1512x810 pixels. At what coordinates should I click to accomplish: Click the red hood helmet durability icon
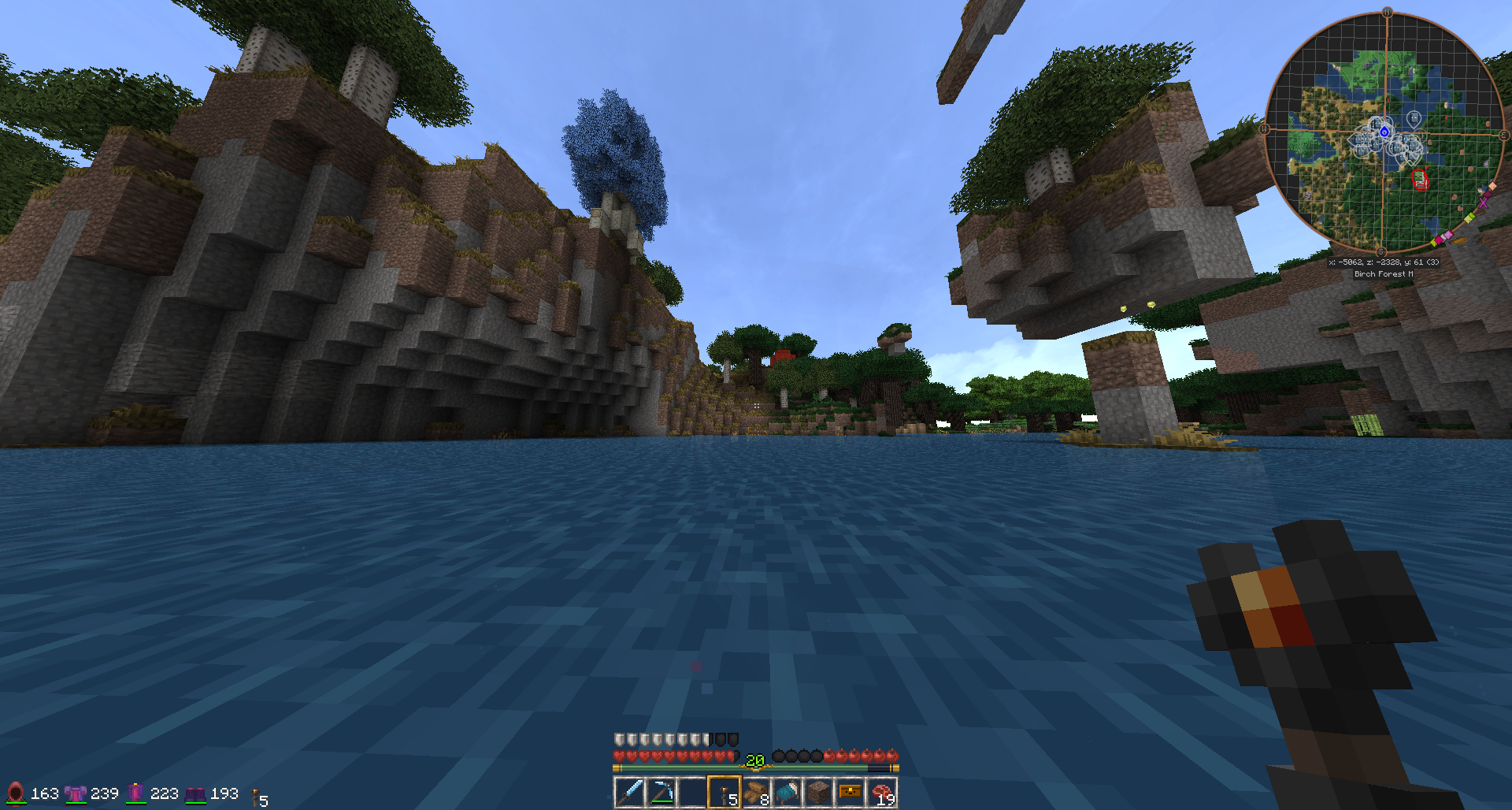(x=16, y=793)
